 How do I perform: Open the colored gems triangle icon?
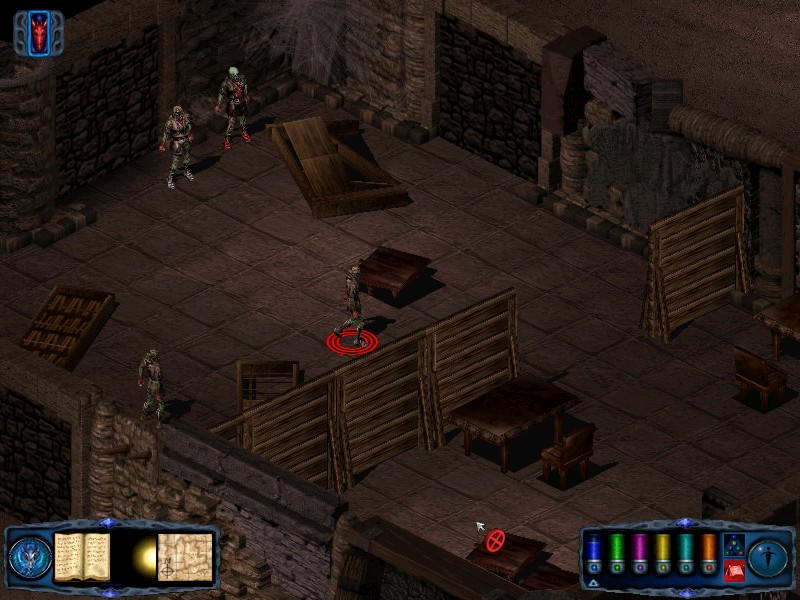click(733, 544)
